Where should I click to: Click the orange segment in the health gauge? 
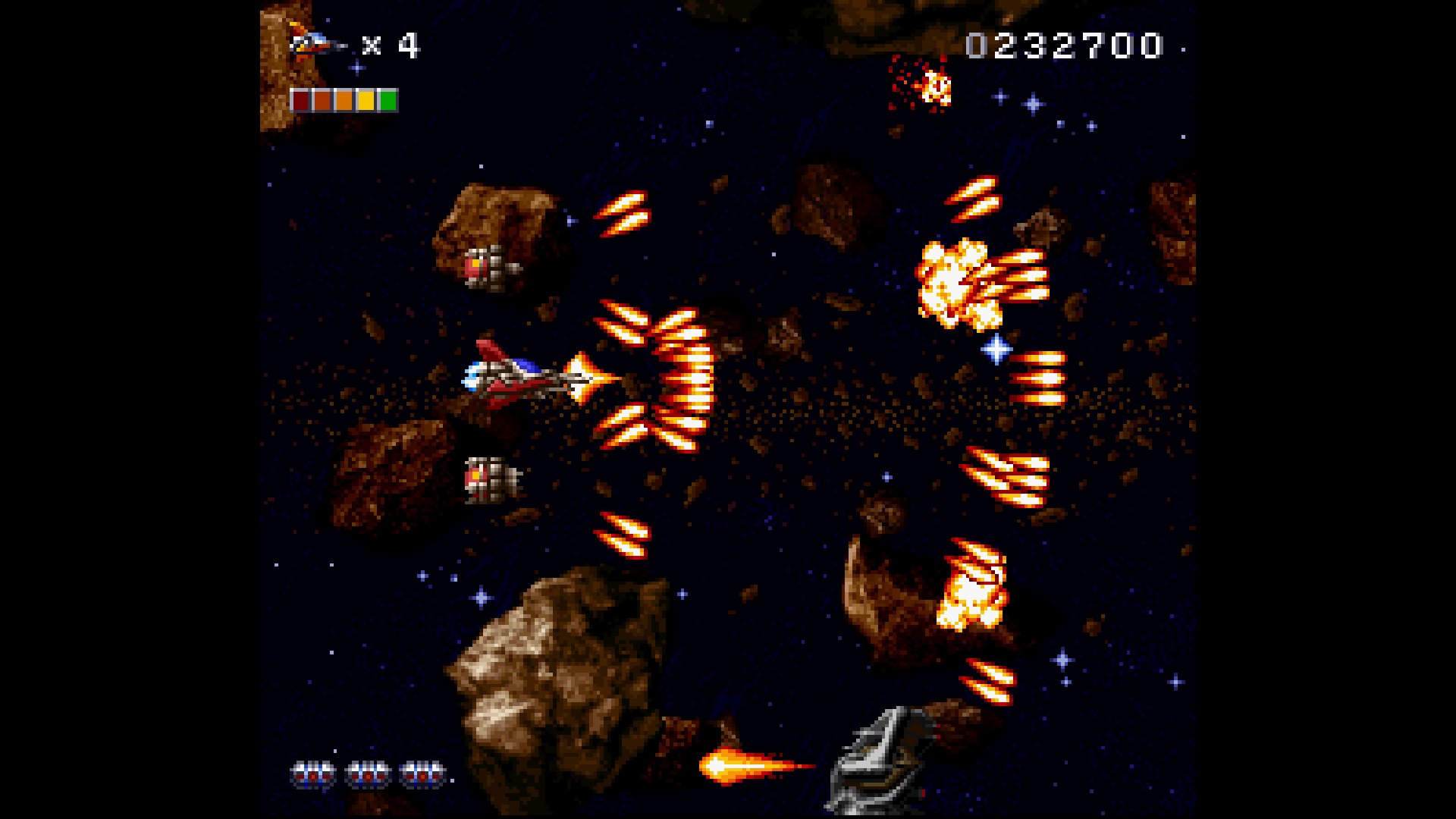tap(343, 99)
